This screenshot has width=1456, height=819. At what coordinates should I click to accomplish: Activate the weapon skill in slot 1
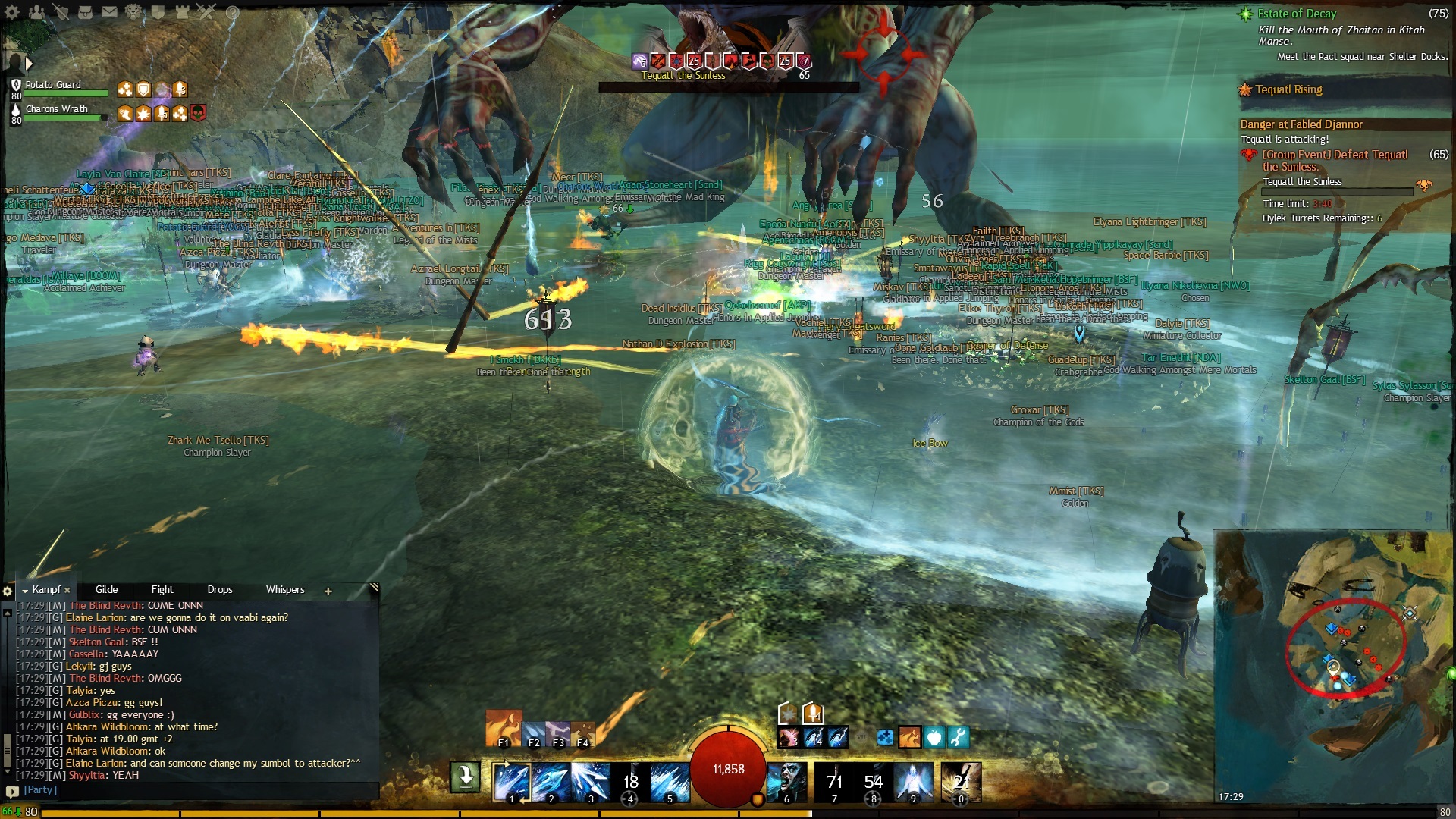click(x=511, y=783)
